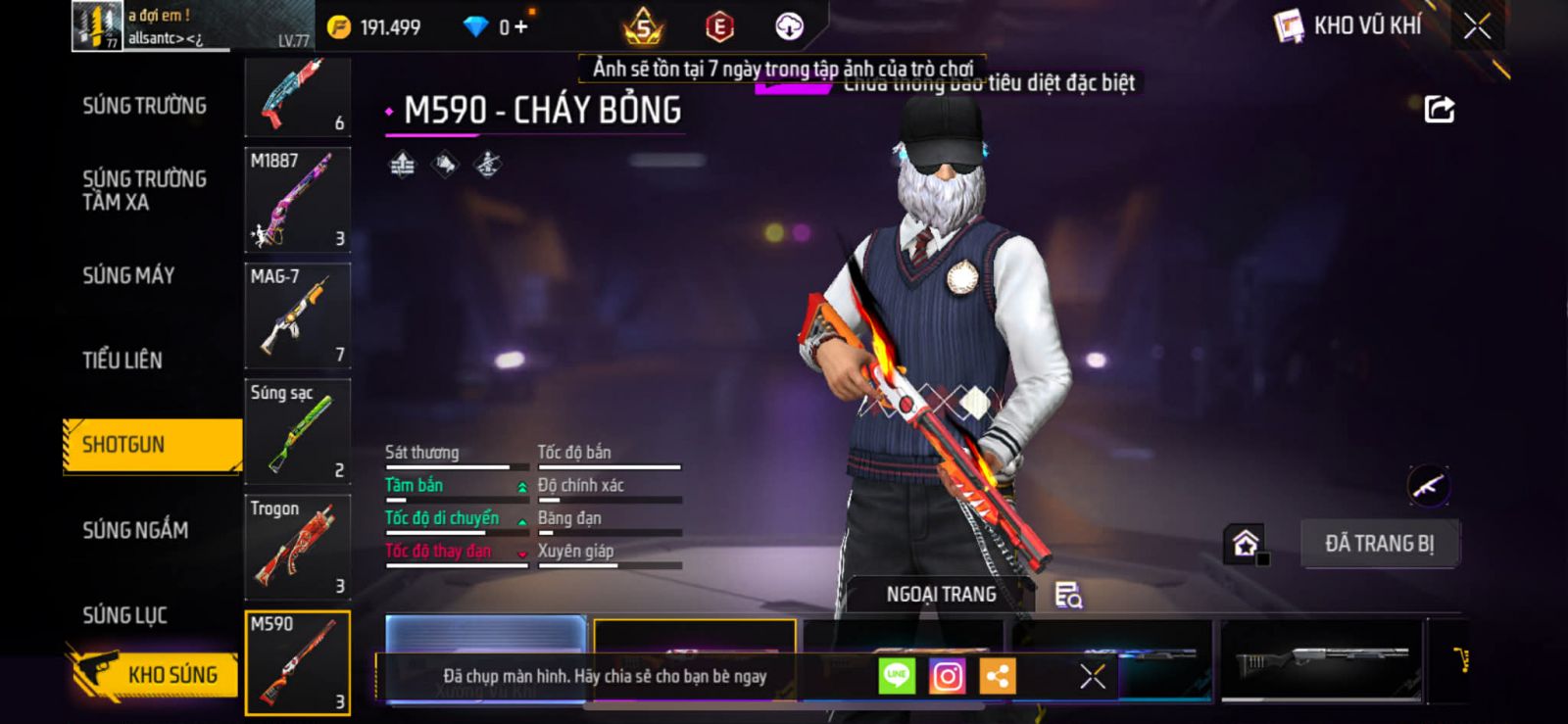Open the NGOẠI TRANG tab
The image size is (1568, 724).
[x=941, y=595]
